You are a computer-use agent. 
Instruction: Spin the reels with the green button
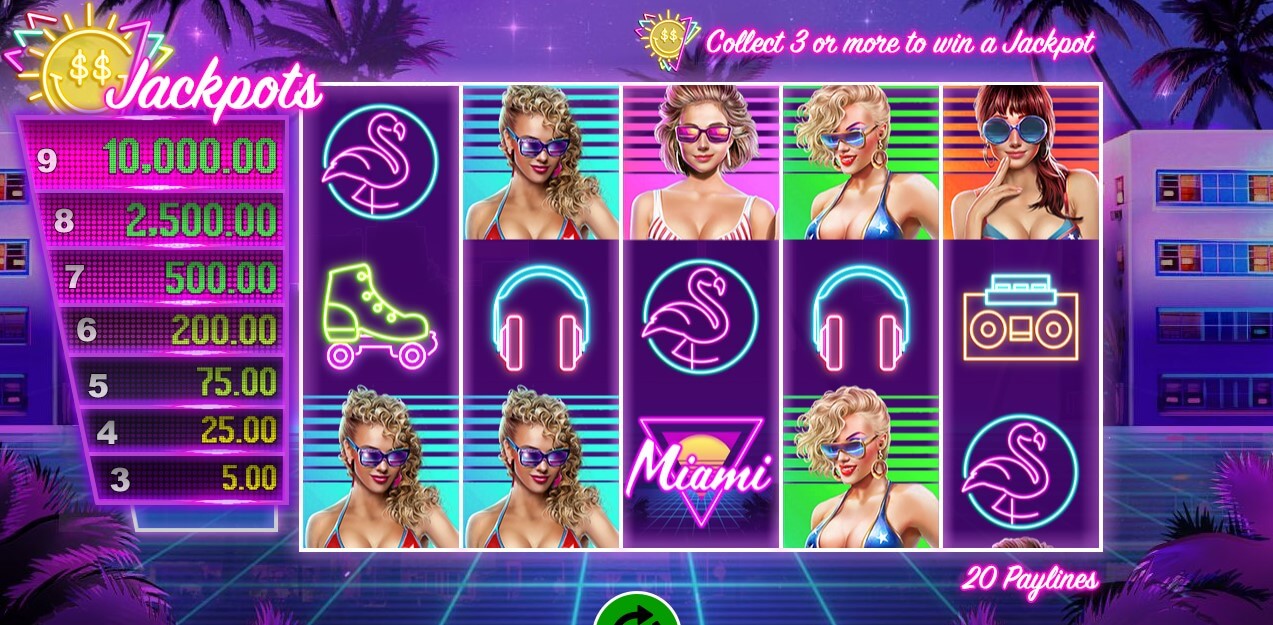(x=636, y=611)
